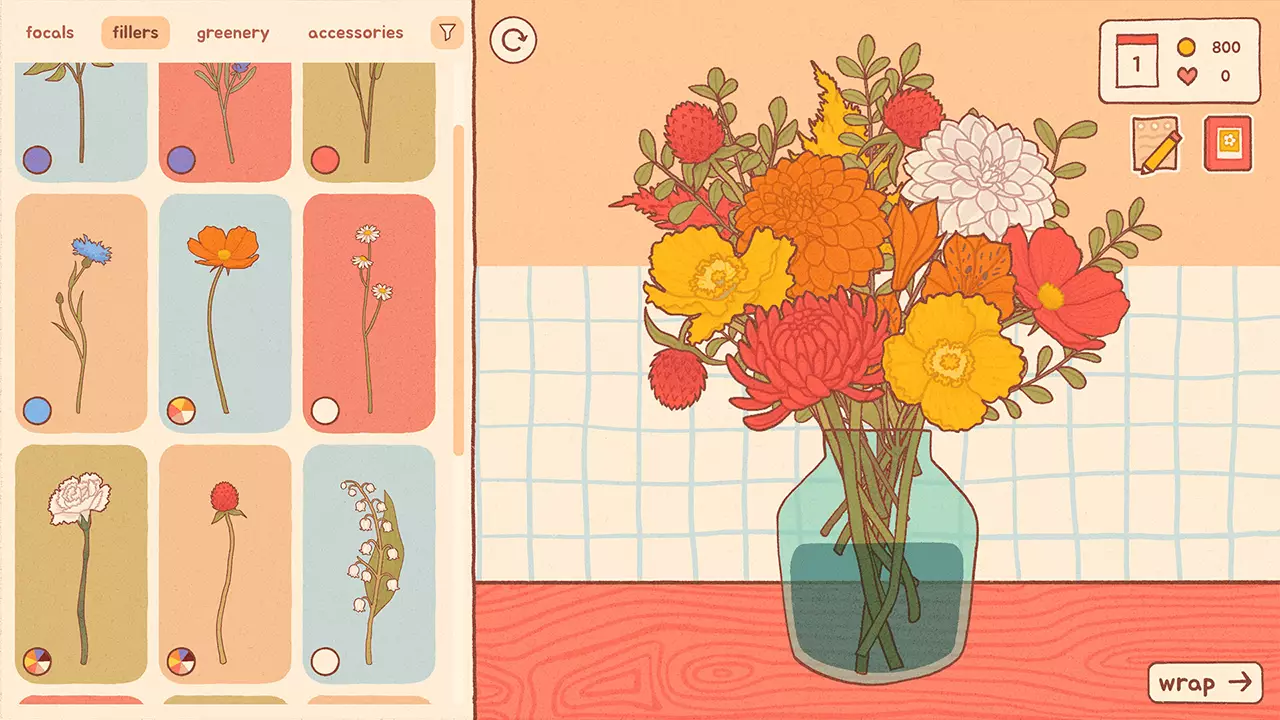Switch to the greenery tab

point(233,31)
